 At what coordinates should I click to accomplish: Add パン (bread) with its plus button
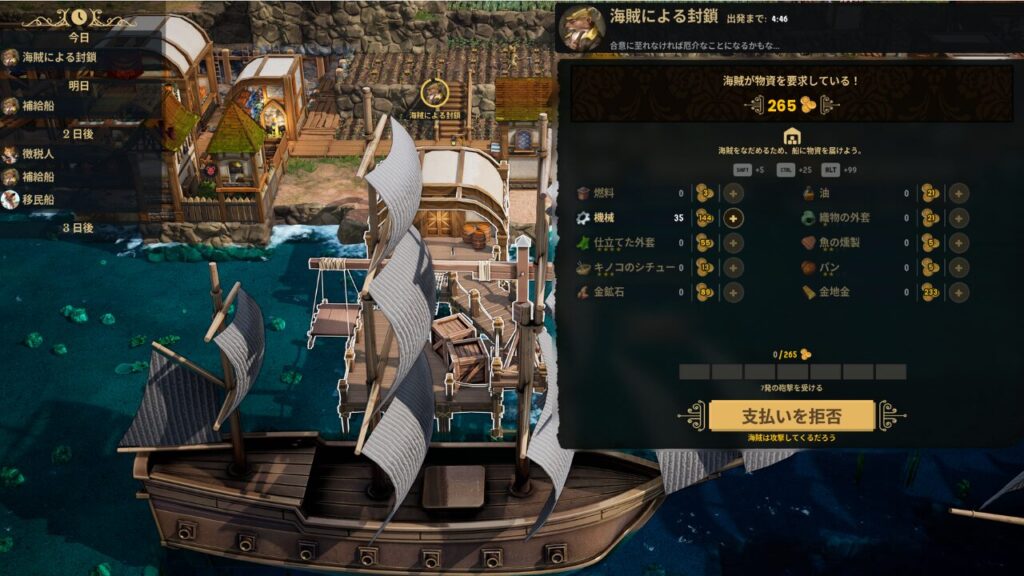[x=958, y=268]
